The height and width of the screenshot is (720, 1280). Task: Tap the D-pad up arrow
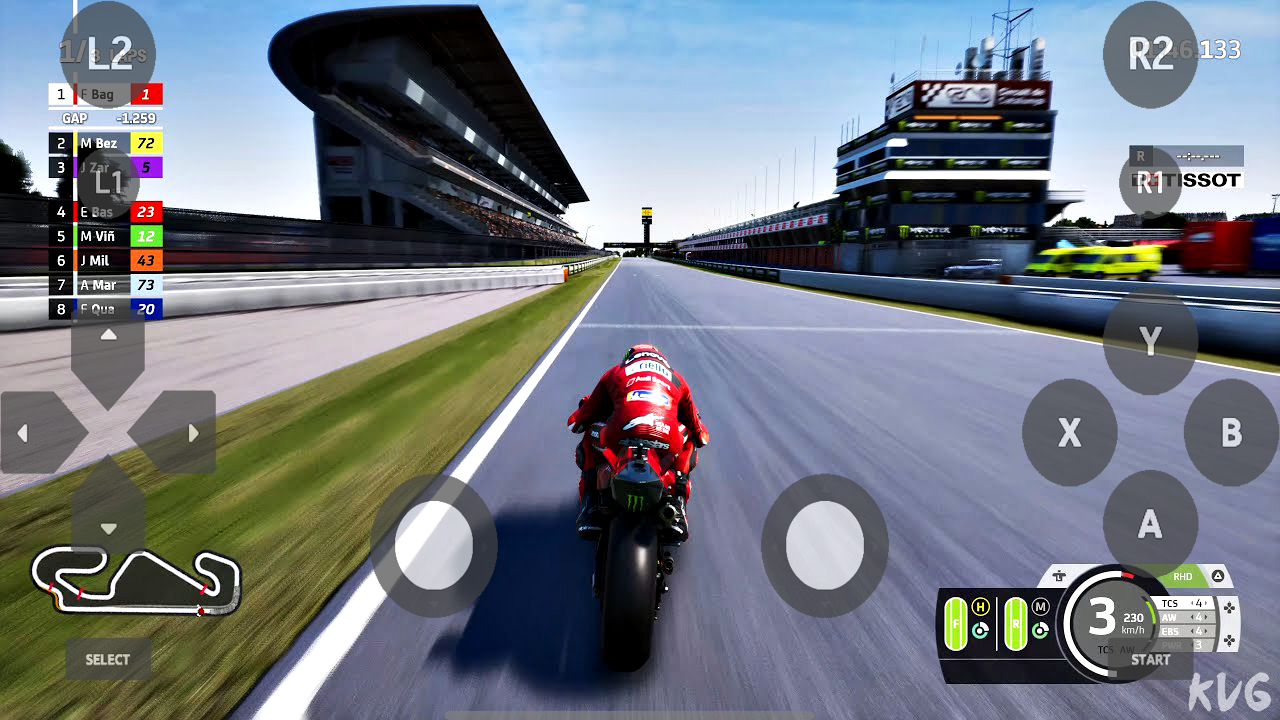108,335
